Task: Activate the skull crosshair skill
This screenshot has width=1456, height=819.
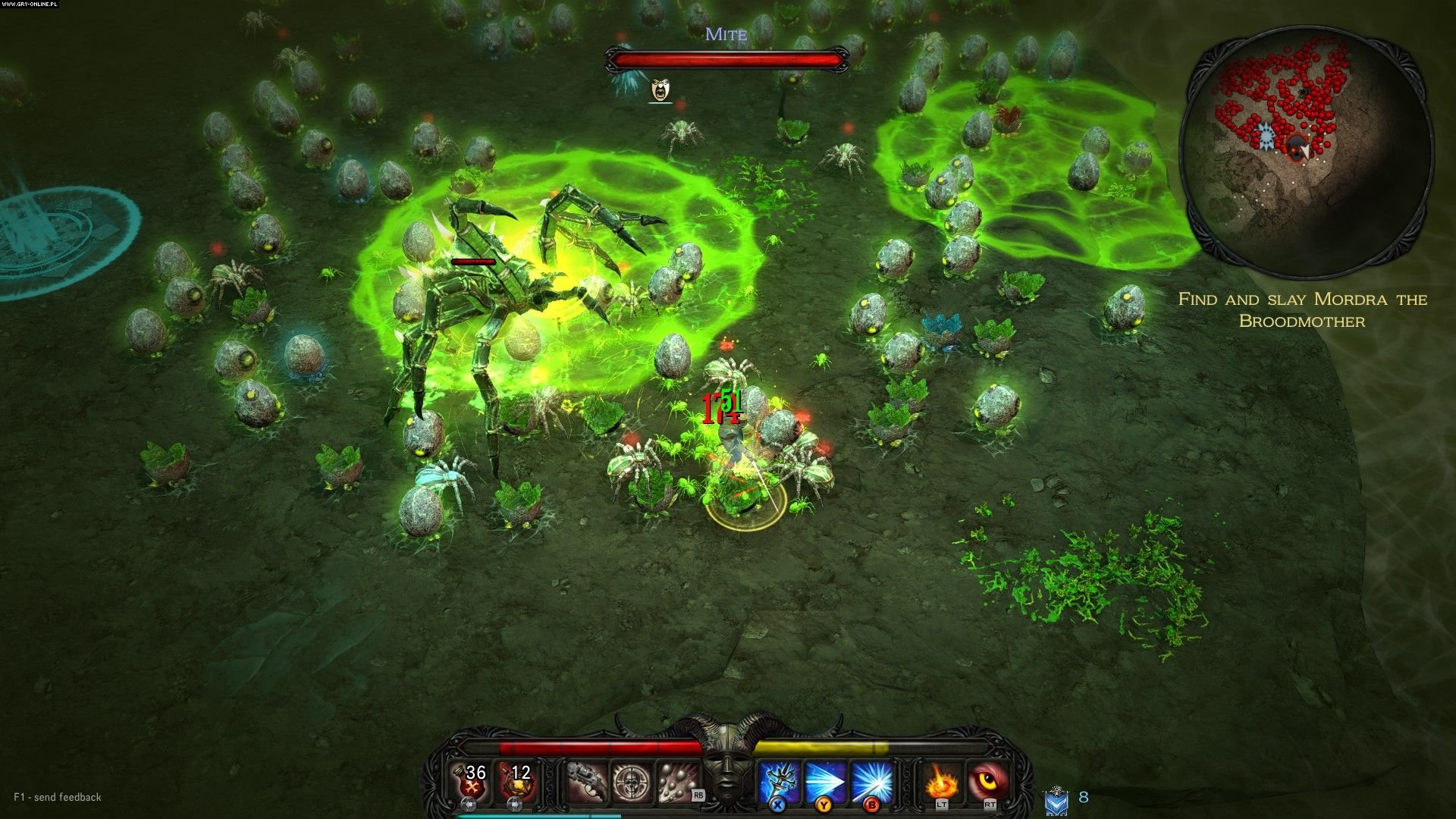Action: [631, 782]
